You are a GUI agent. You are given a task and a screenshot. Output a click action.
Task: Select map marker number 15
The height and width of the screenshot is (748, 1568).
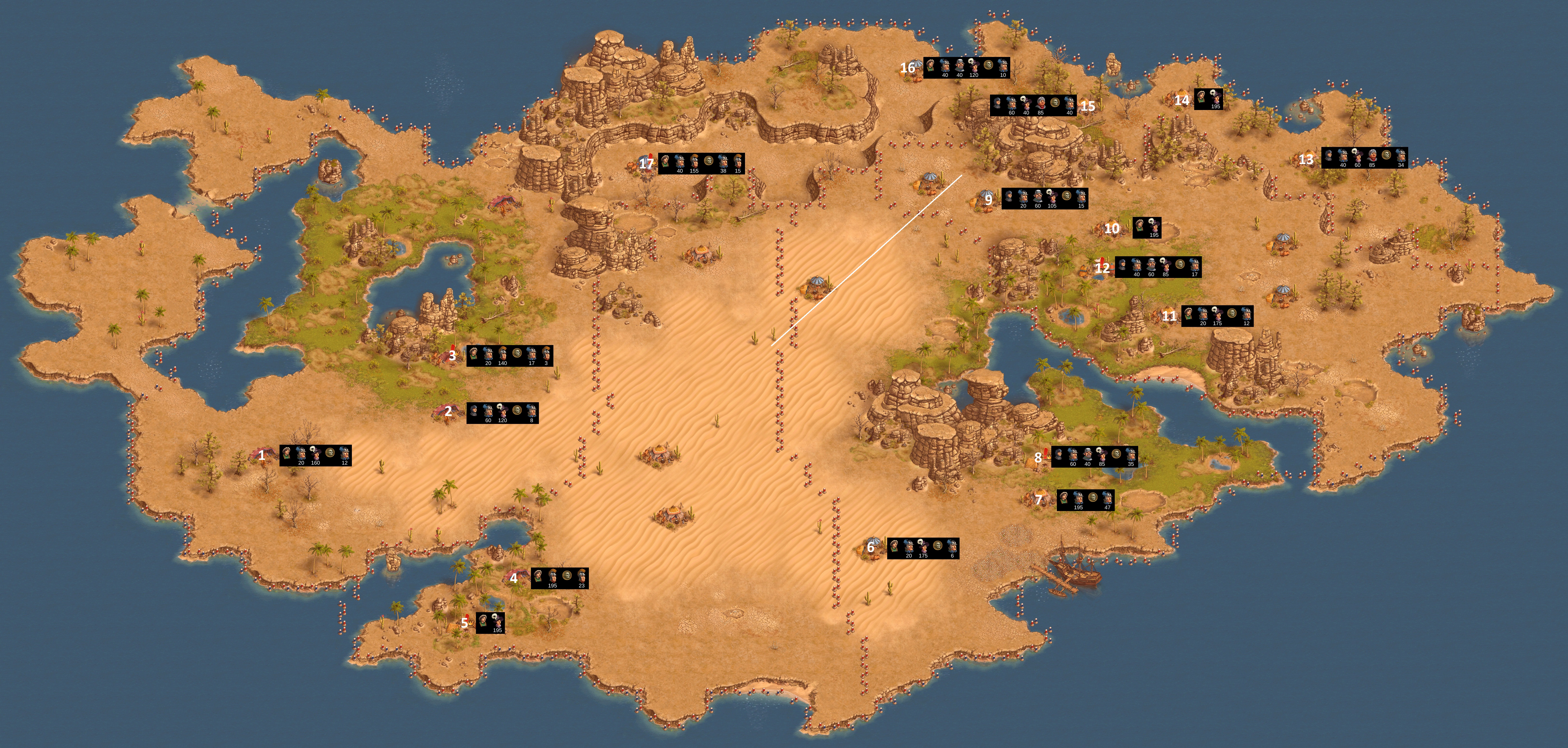1088,106
